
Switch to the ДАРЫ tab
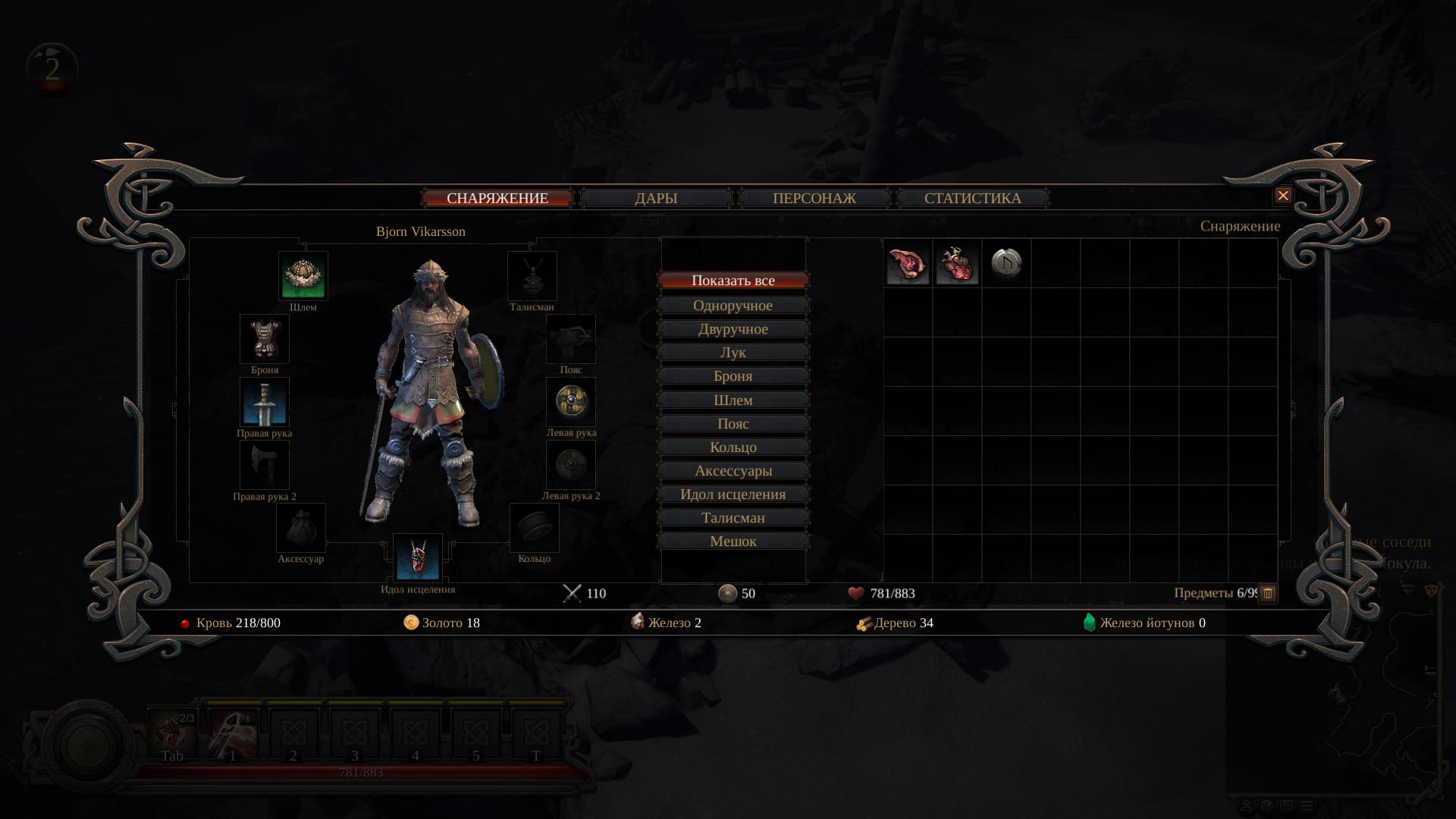coord(656,199)
